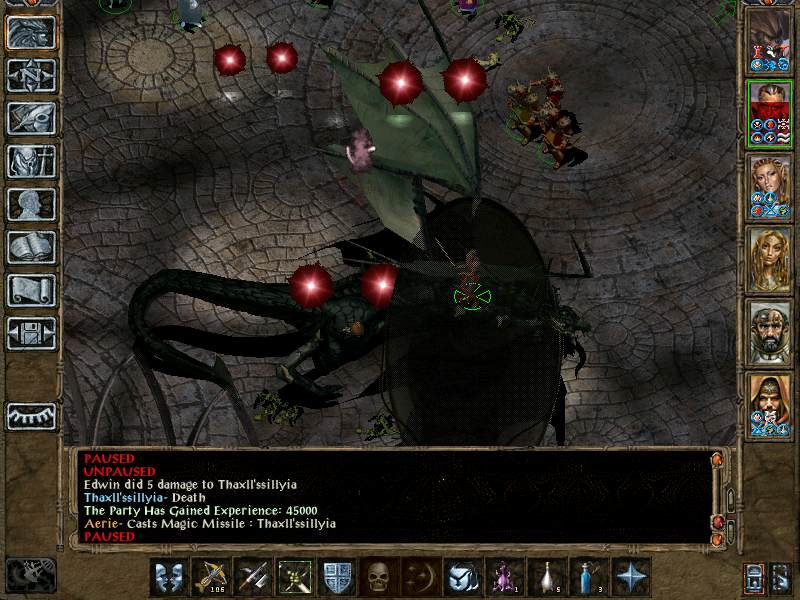
Task: Open the area map
Action: 32,75
